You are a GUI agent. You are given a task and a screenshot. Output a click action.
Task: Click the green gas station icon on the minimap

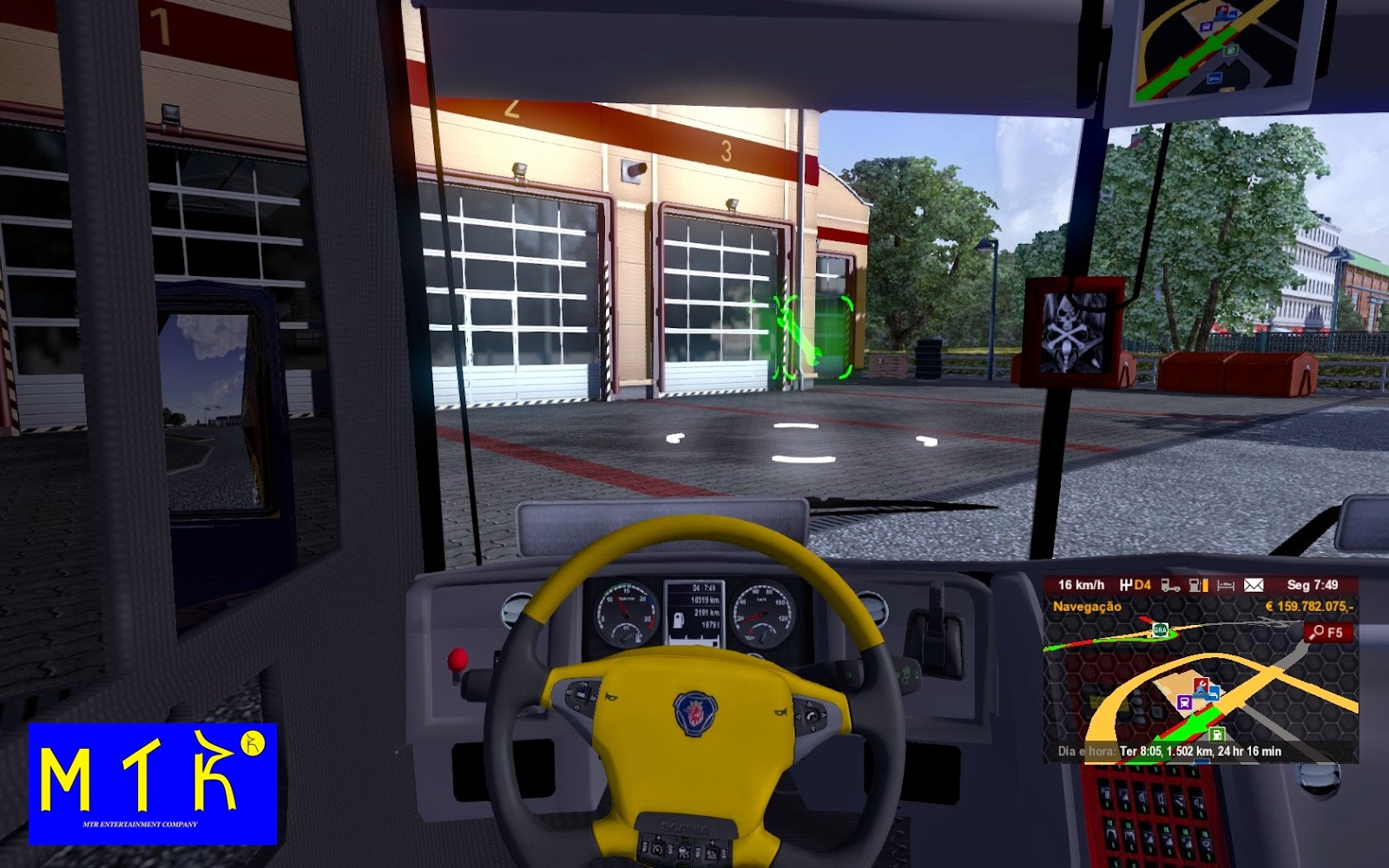[1217, 734]
